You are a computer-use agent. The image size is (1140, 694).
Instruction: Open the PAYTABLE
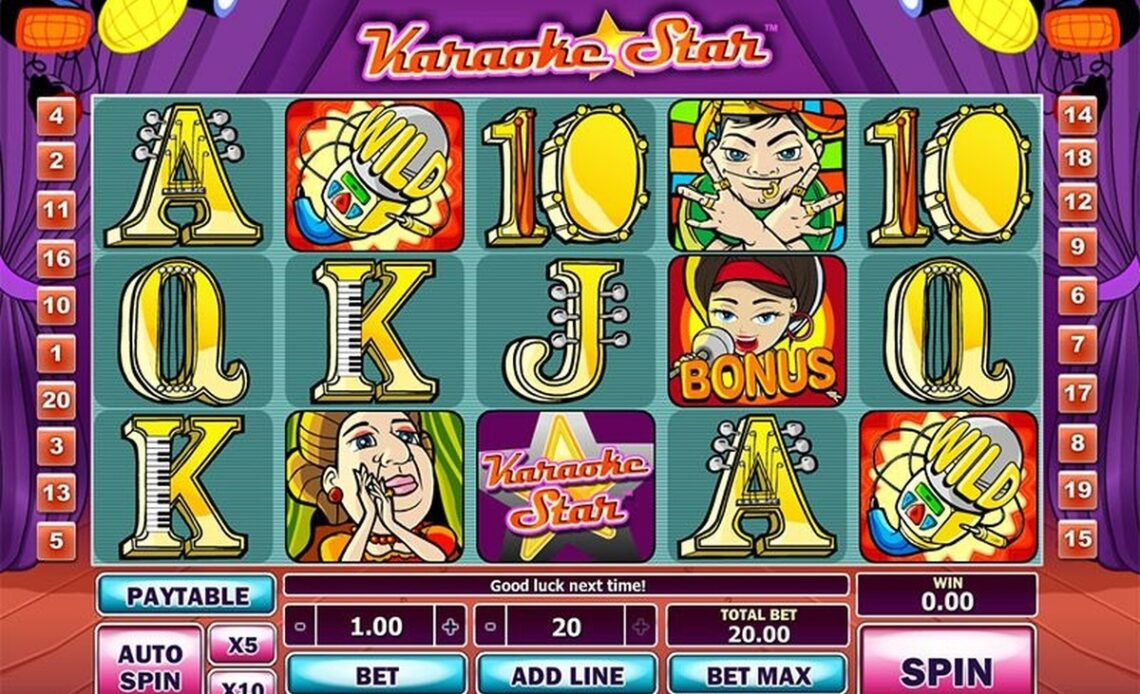click(186, 596)
